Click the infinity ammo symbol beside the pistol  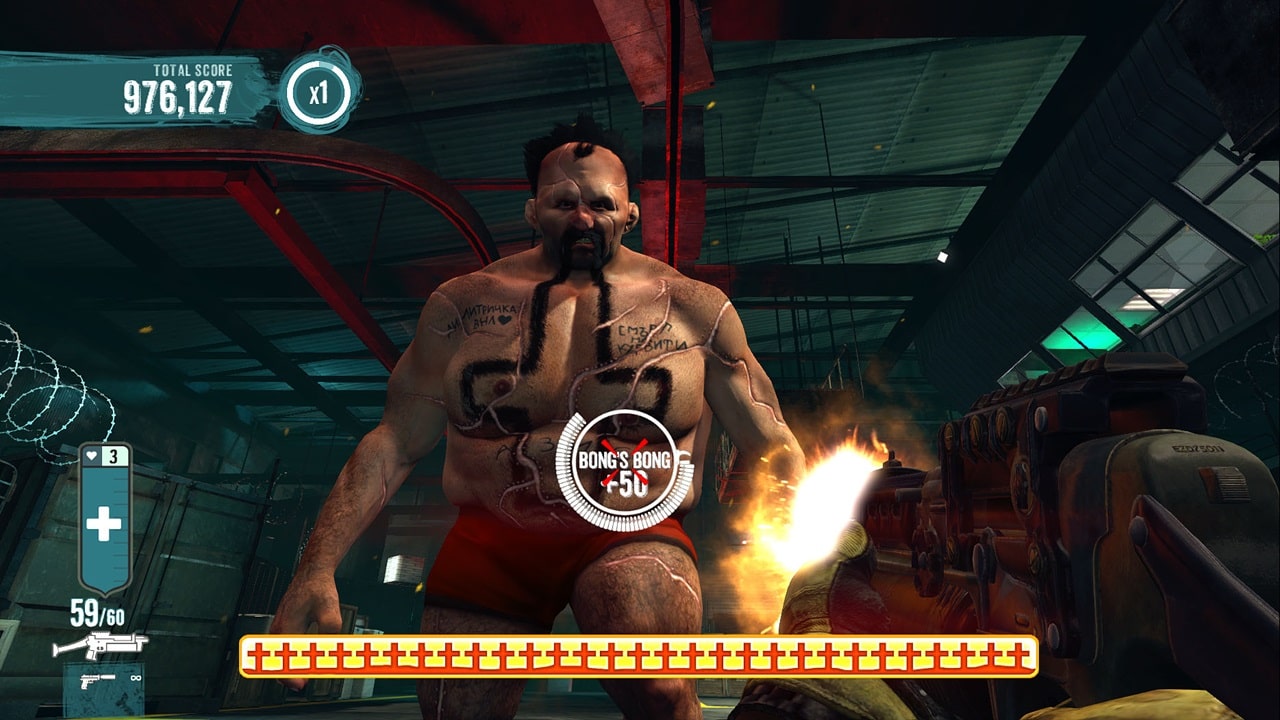point(136,678)
